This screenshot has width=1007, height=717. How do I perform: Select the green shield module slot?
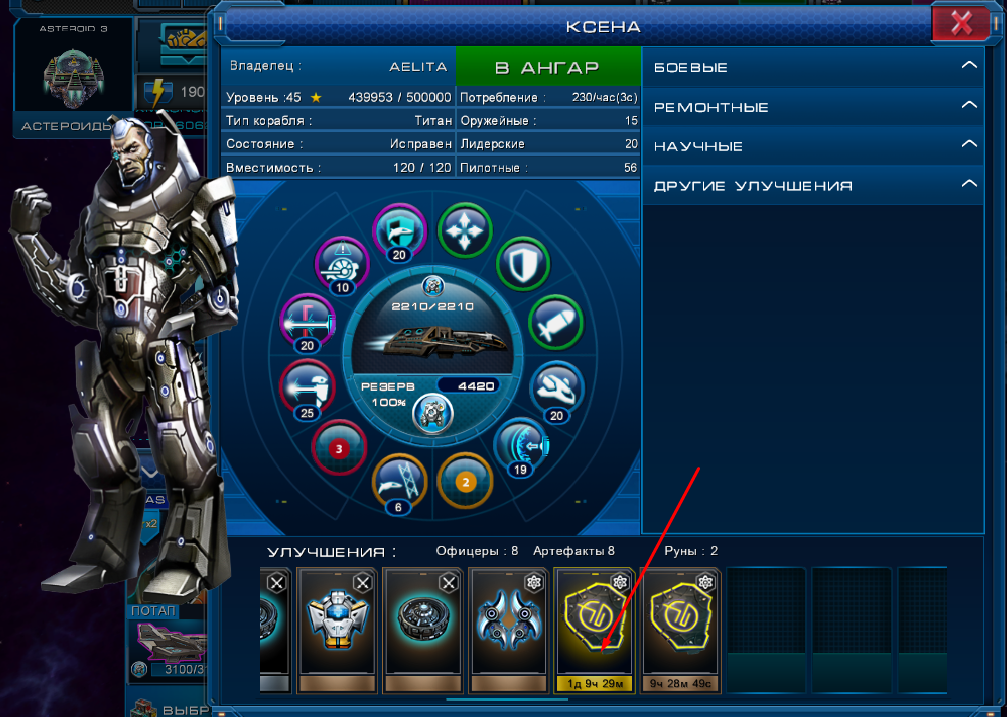[x=523, y=264]
